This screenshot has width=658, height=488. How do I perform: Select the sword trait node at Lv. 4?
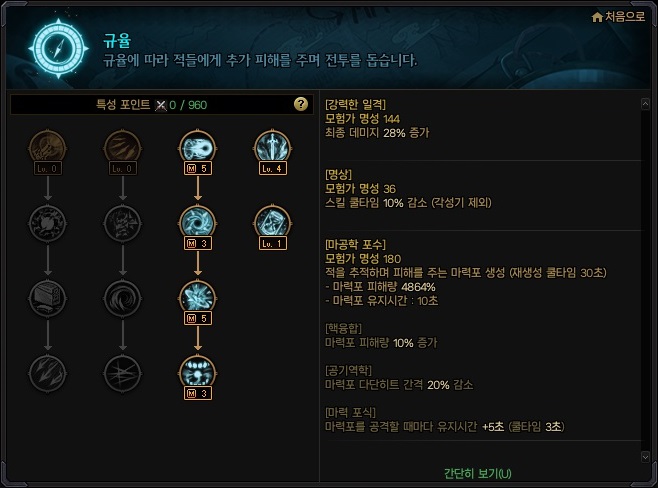(x=271, y=148)
